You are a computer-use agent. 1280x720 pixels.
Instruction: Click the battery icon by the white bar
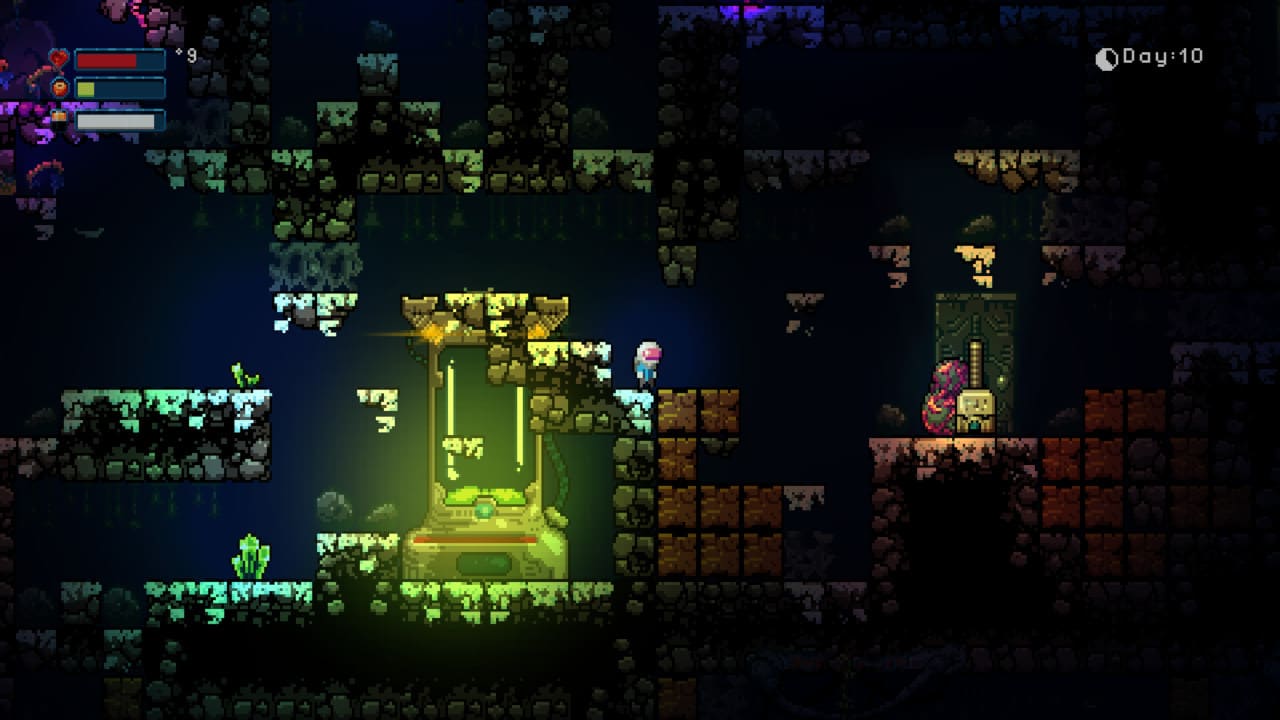tap(58, 119)
